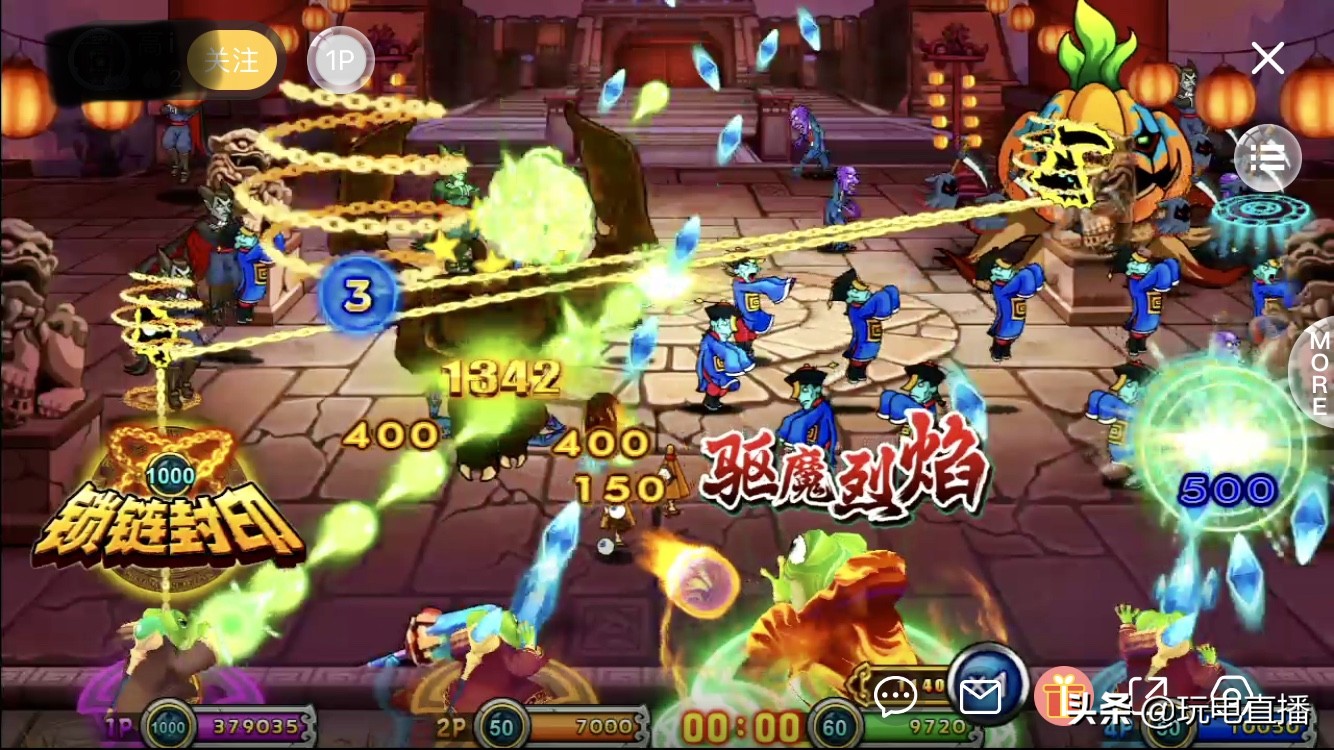Open the chat bubble icon near bottom
This screenshot has height=750, width=1334.
click(x=897, y=694)
